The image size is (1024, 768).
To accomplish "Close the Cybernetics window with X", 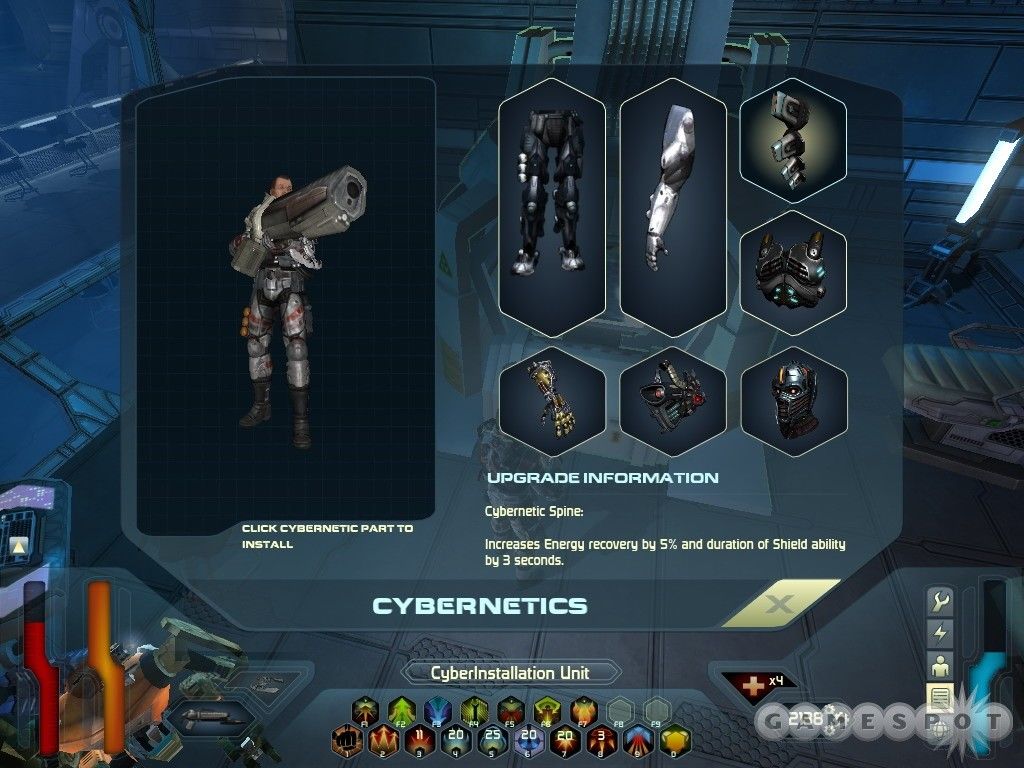I will 780,604.
